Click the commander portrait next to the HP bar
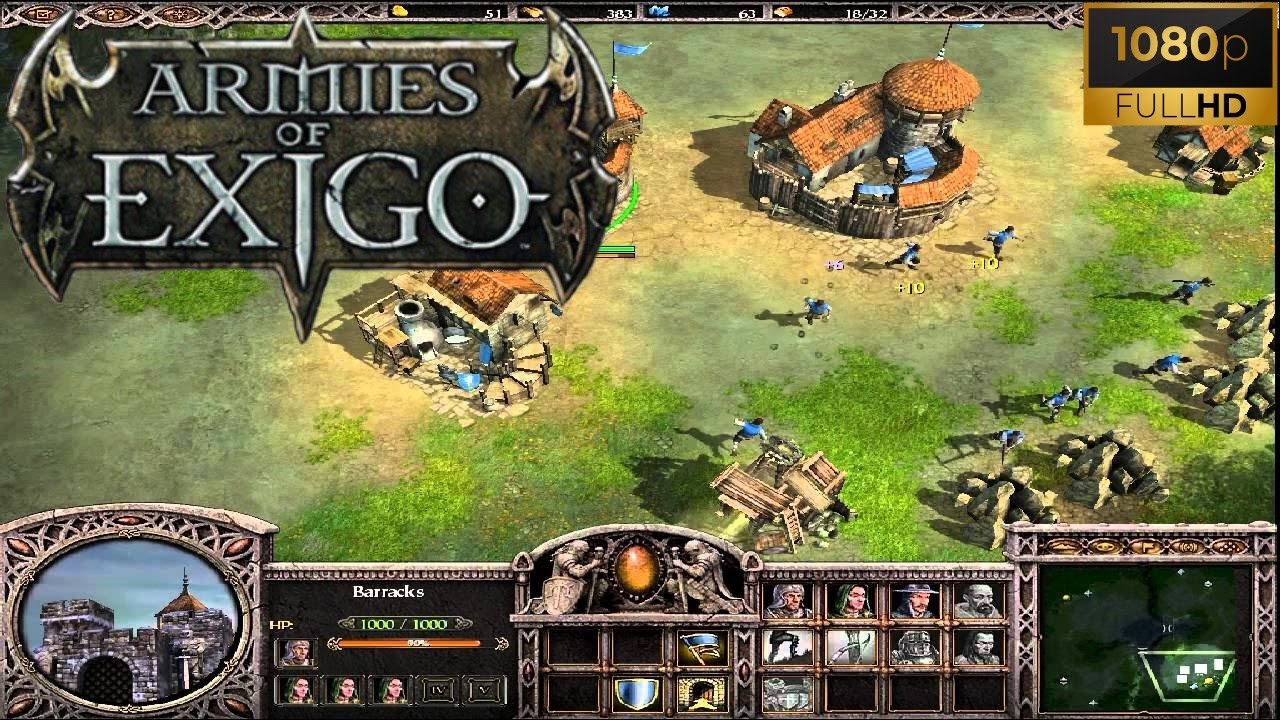 [297, 653]
